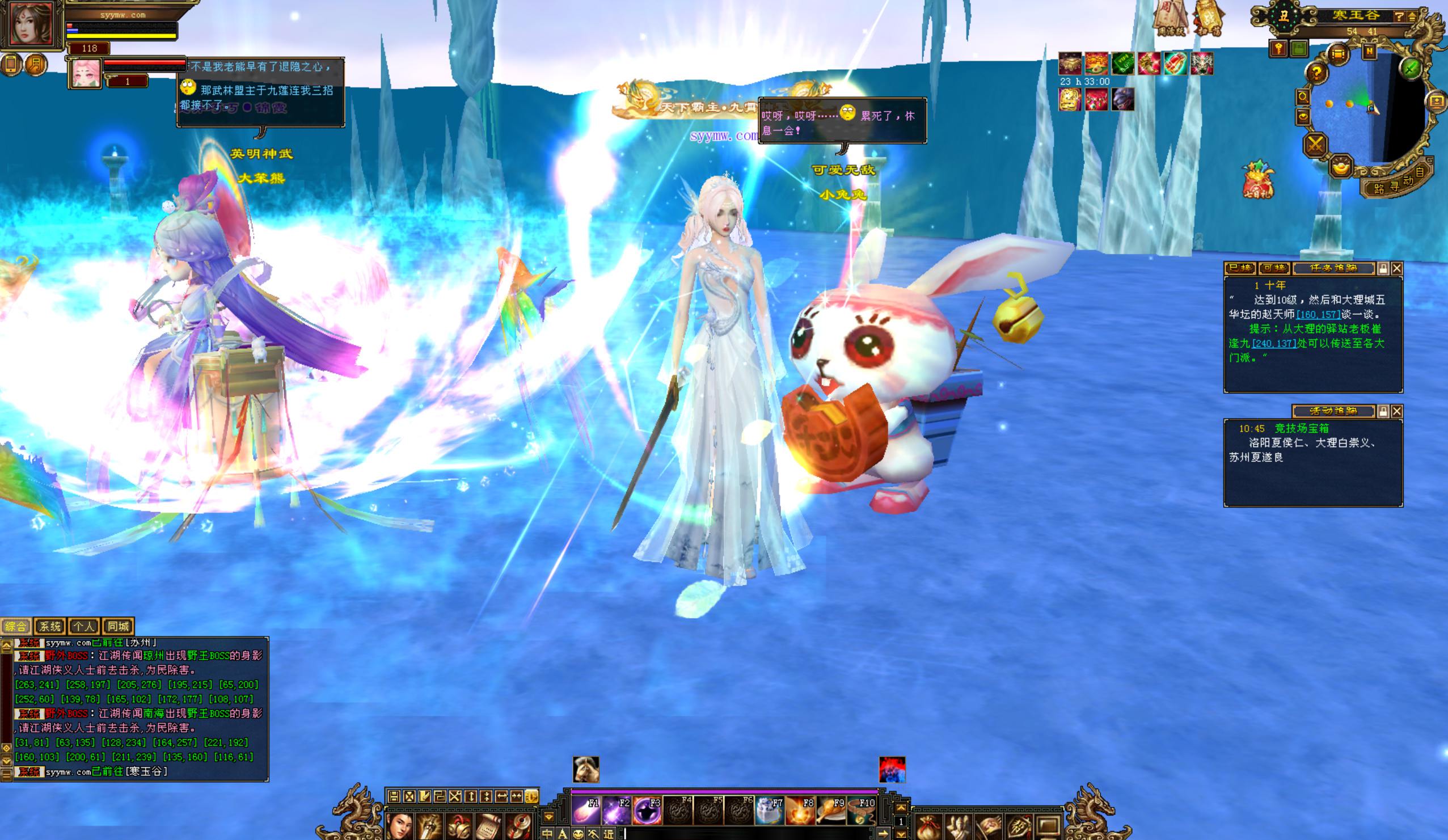Select the player portrait in the top corner
The height and width of the screenshot is (840, 1448).
(31, 24)
